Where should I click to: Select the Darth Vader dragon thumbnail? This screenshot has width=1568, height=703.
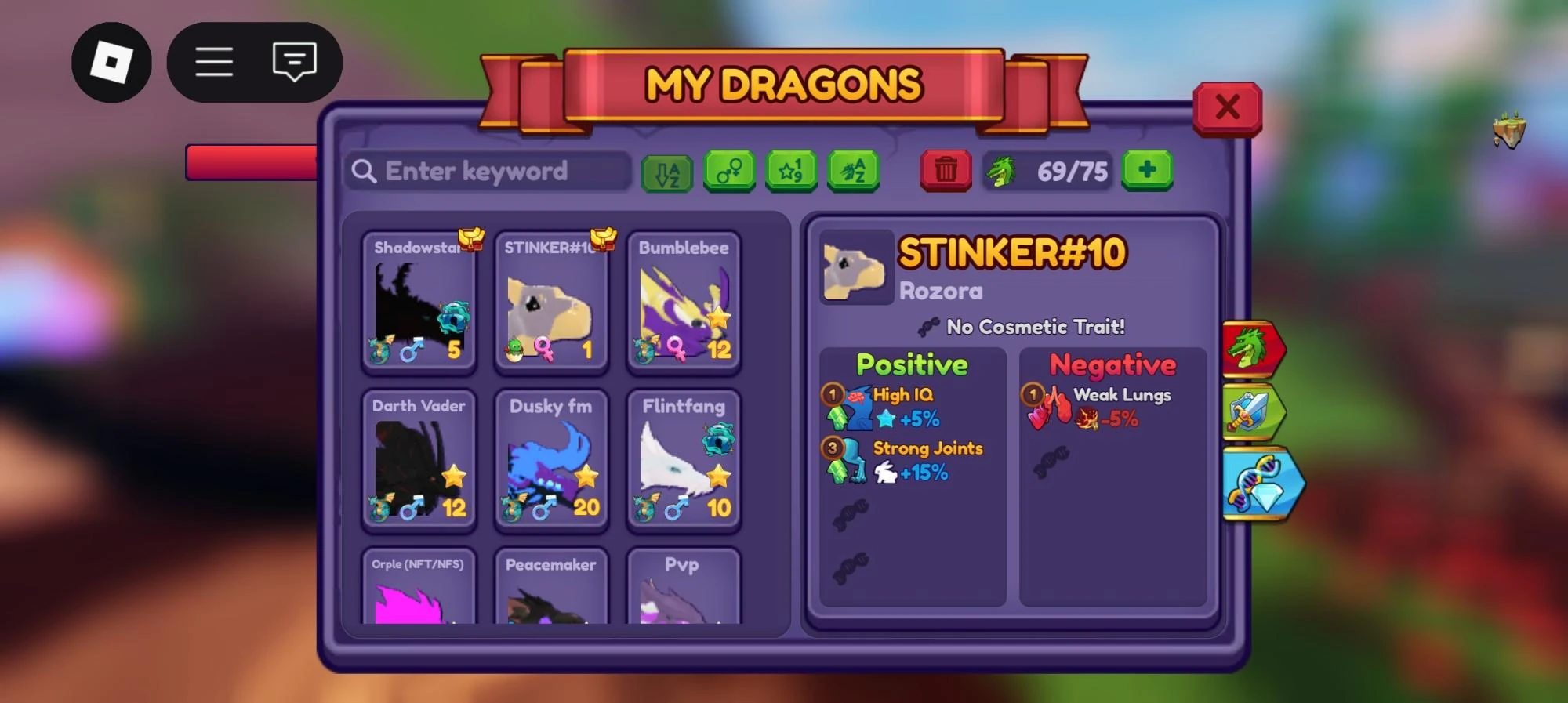(x=419, y=462)
